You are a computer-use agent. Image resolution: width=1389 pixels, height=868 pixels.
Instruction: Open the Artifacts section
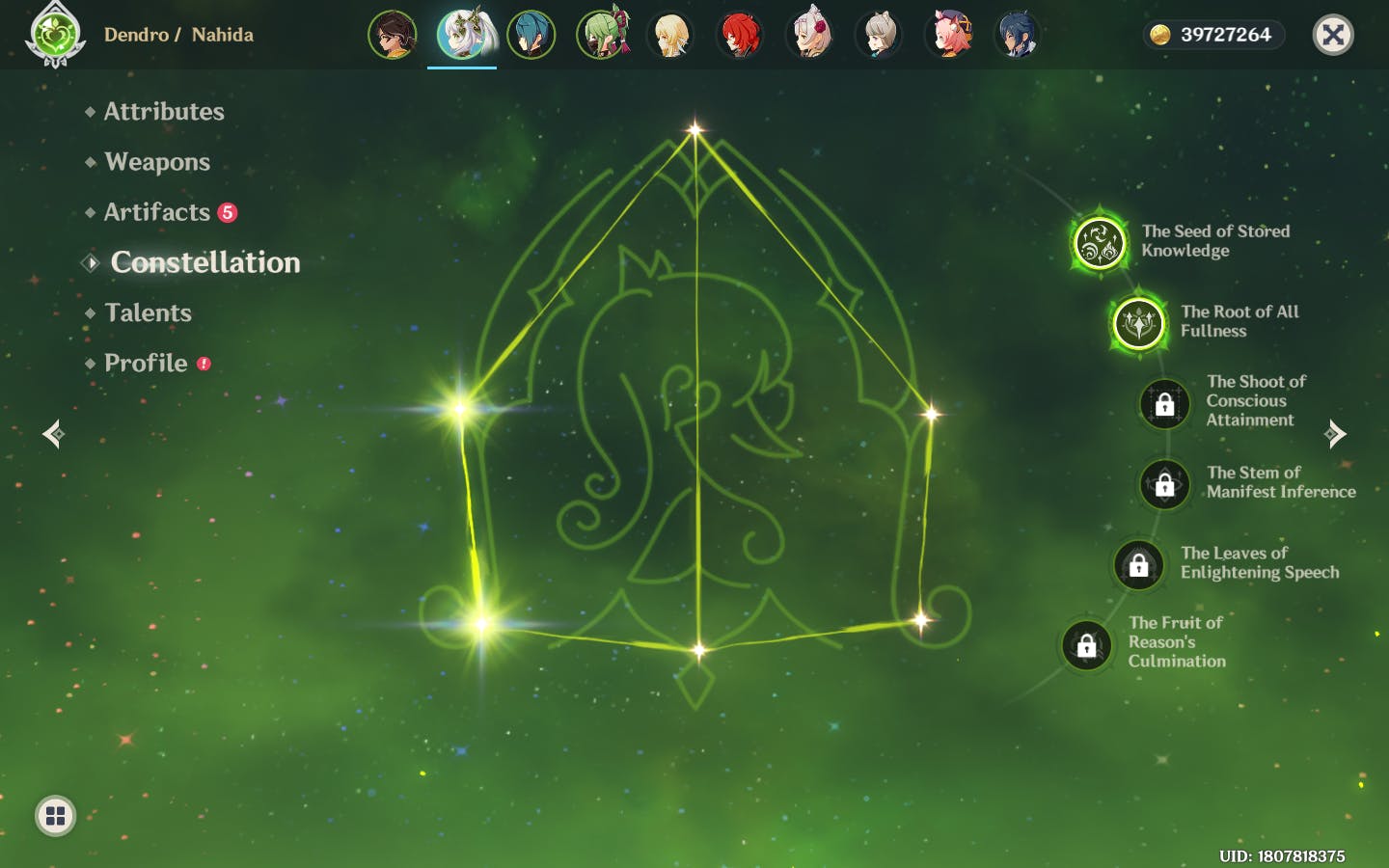(156, 212)
